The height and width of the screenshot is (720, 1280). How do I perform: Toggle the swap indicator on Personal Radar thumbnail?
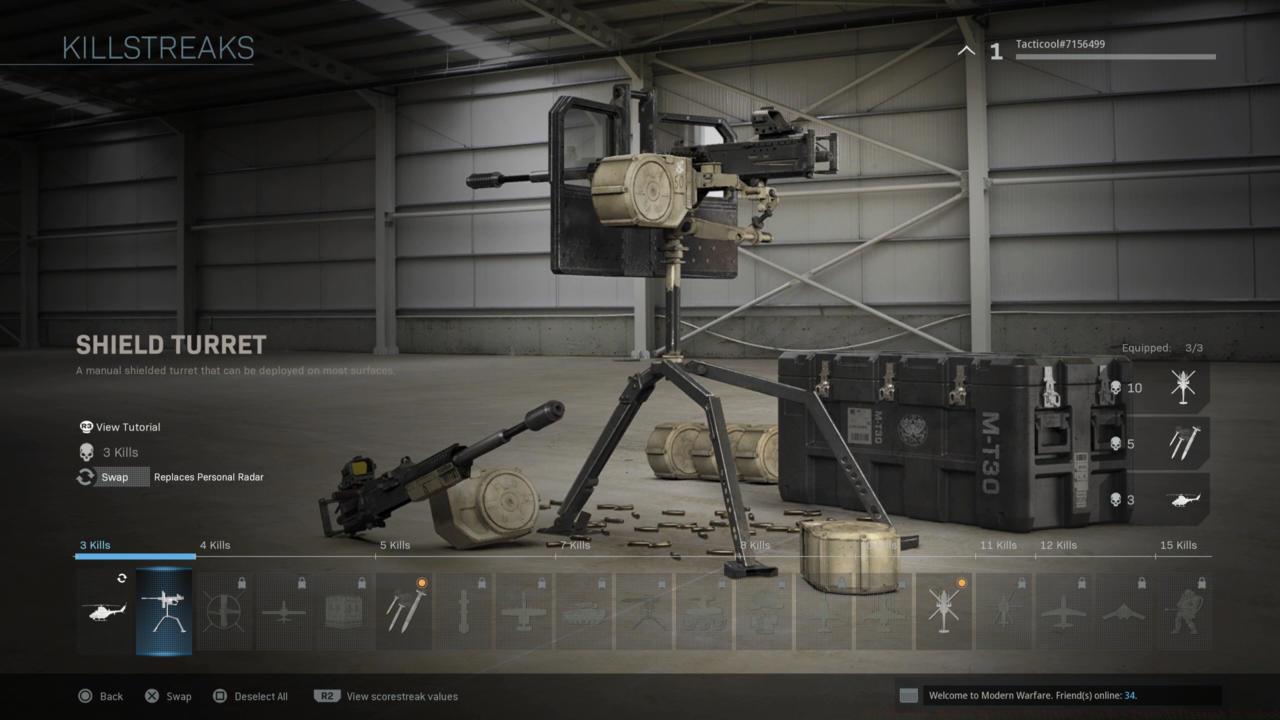click(121, 578)
